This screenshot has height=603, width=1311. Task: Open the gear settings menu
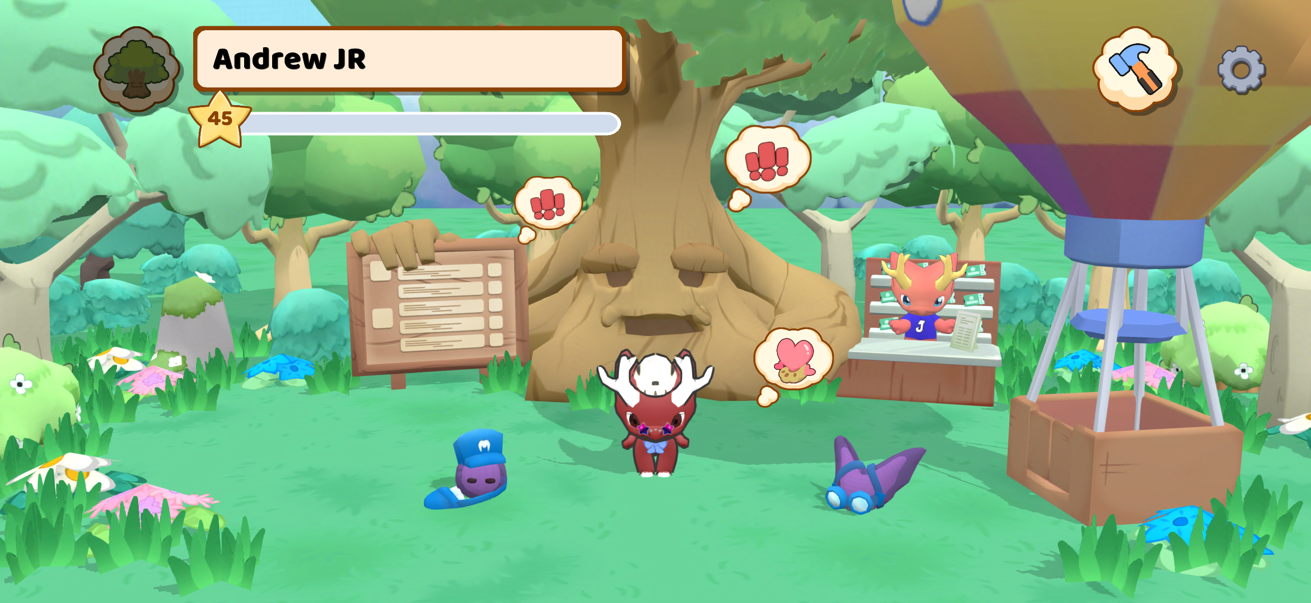(x=1241, y=70)
